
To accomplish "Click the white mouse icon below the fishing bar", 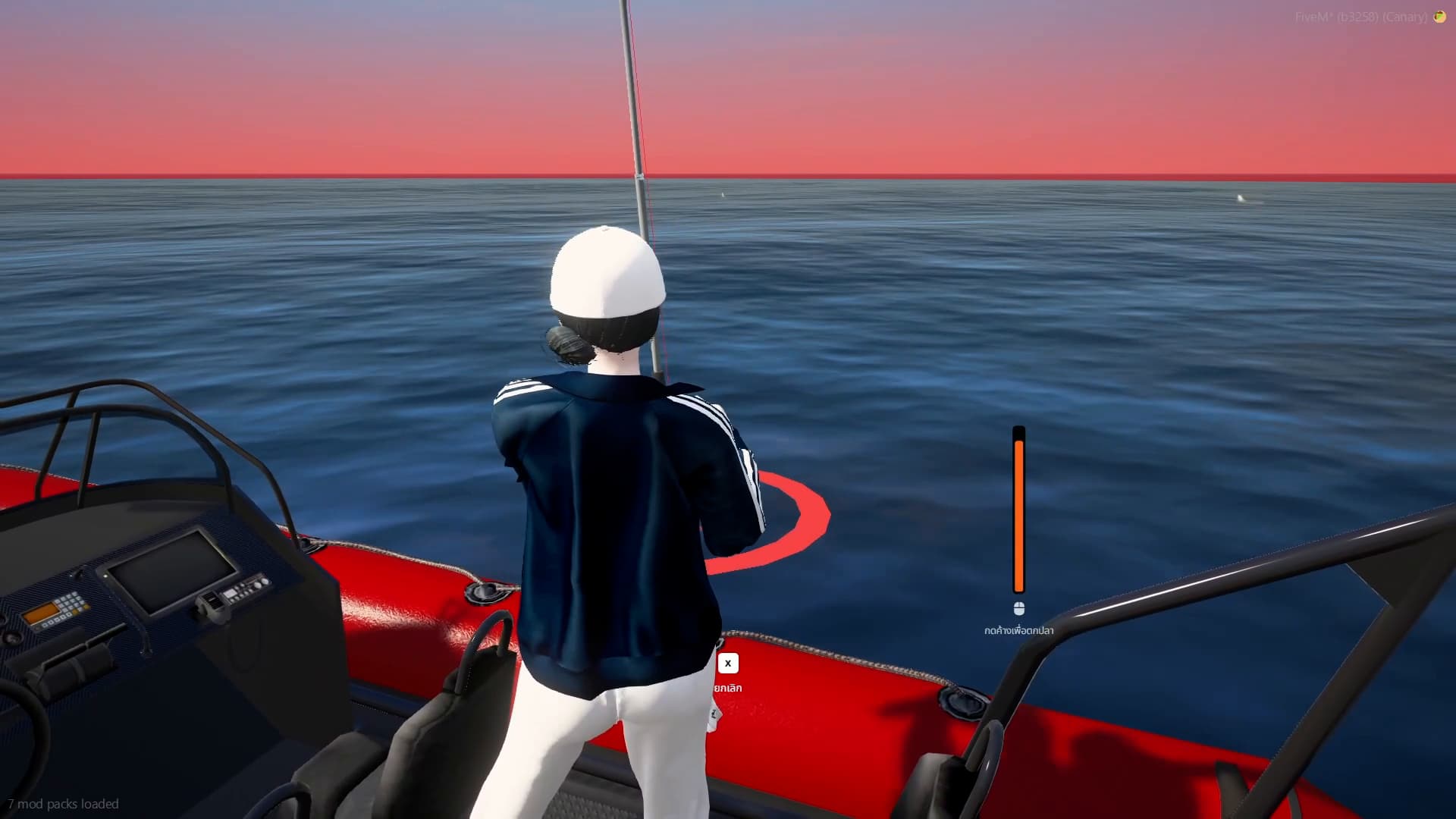I will 1019,607.
